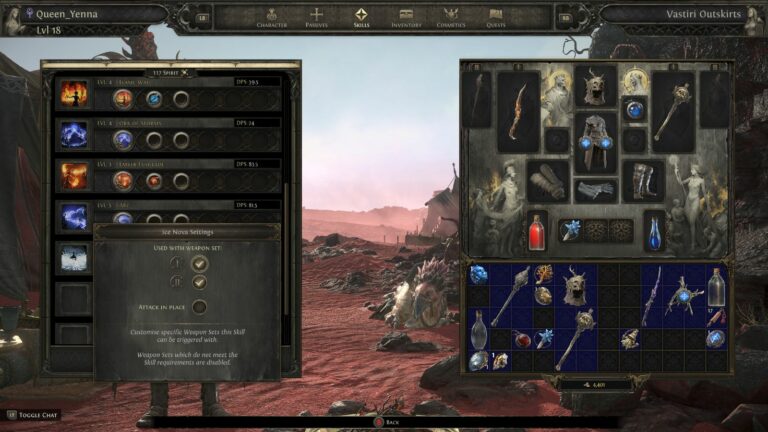Select the equipped blue amulet slot
The image size is (768, 432).
[x=635, y=109]
